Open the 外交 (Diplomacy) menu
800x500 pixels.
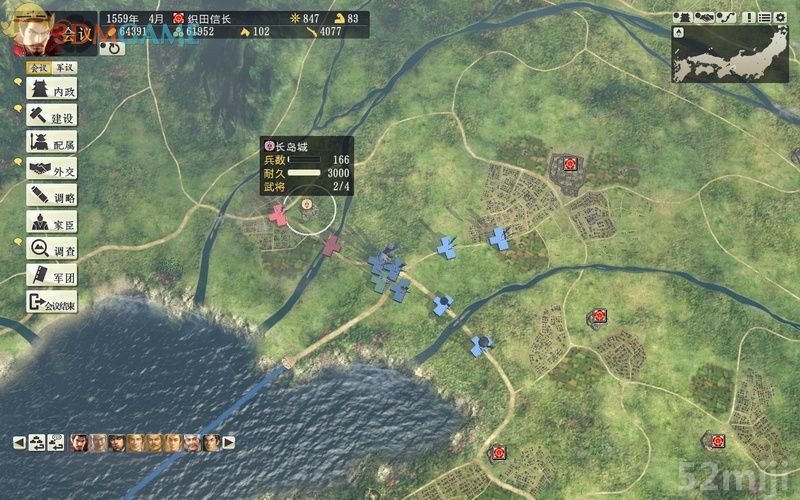pos(52,170)
